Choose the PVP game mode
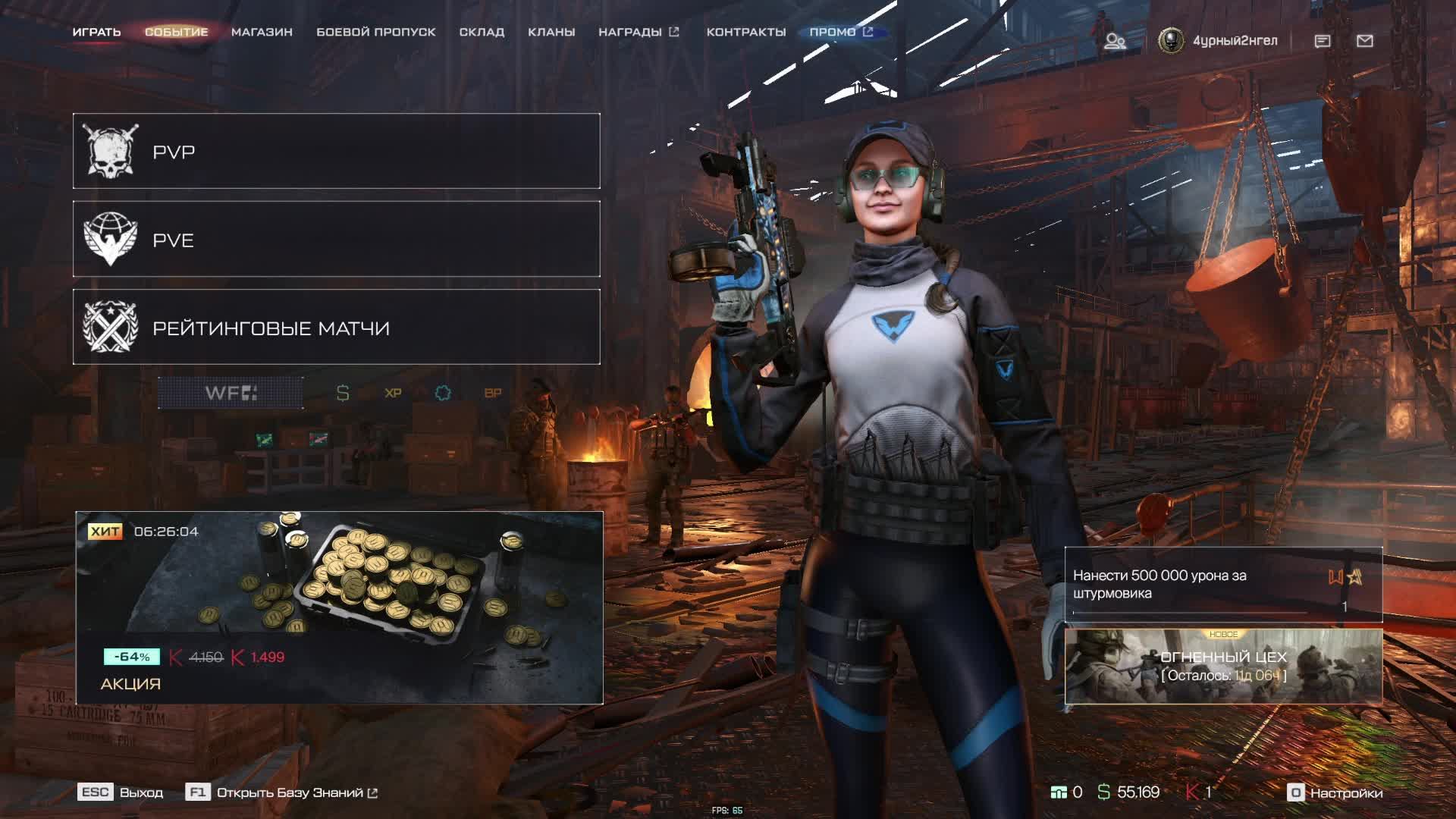Image resolution: width=1456 pixels, height=819 pixels. tap(336, 151)
